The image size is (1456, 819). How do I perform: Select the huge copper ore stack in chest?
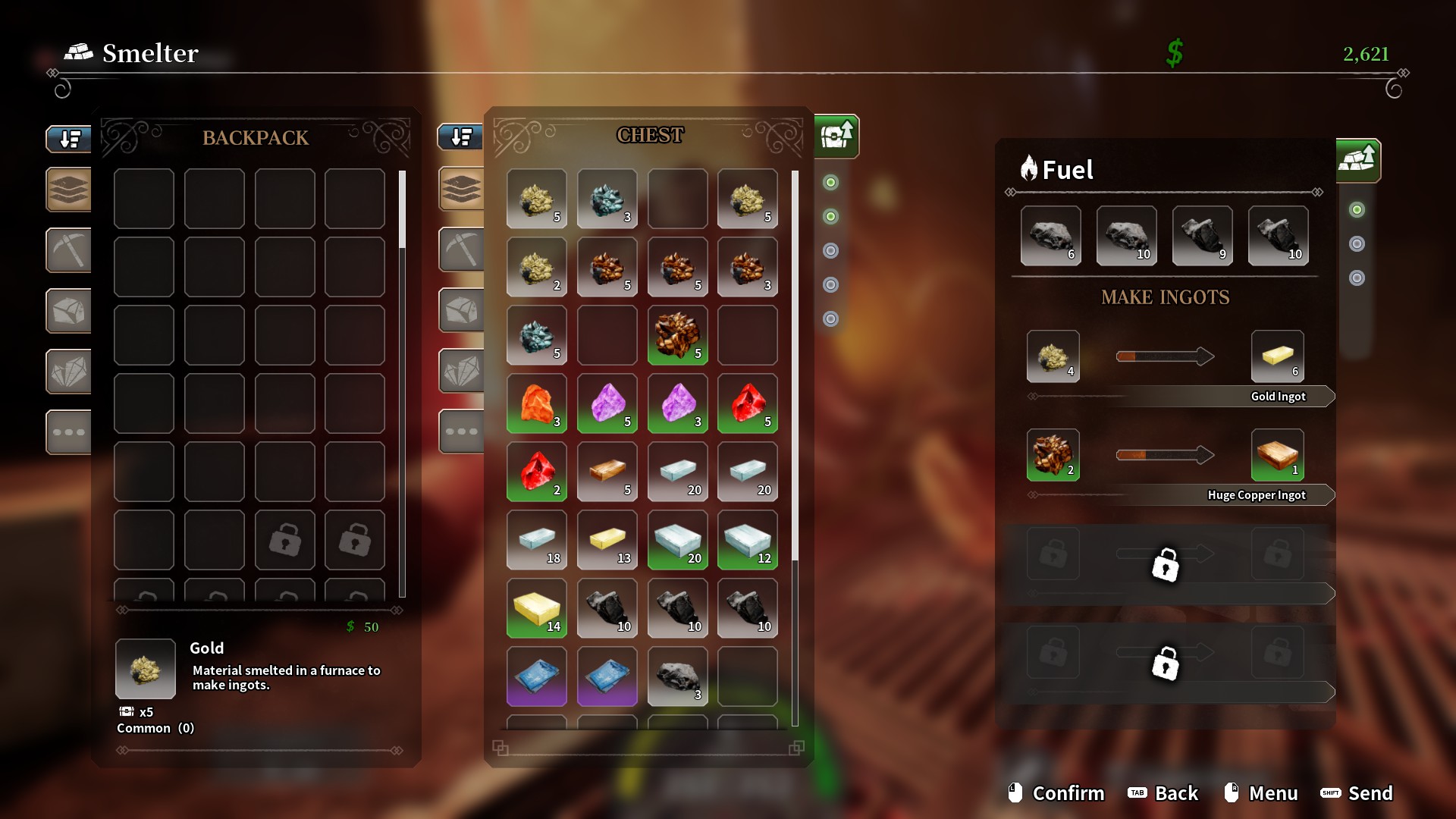pos(677,335)
